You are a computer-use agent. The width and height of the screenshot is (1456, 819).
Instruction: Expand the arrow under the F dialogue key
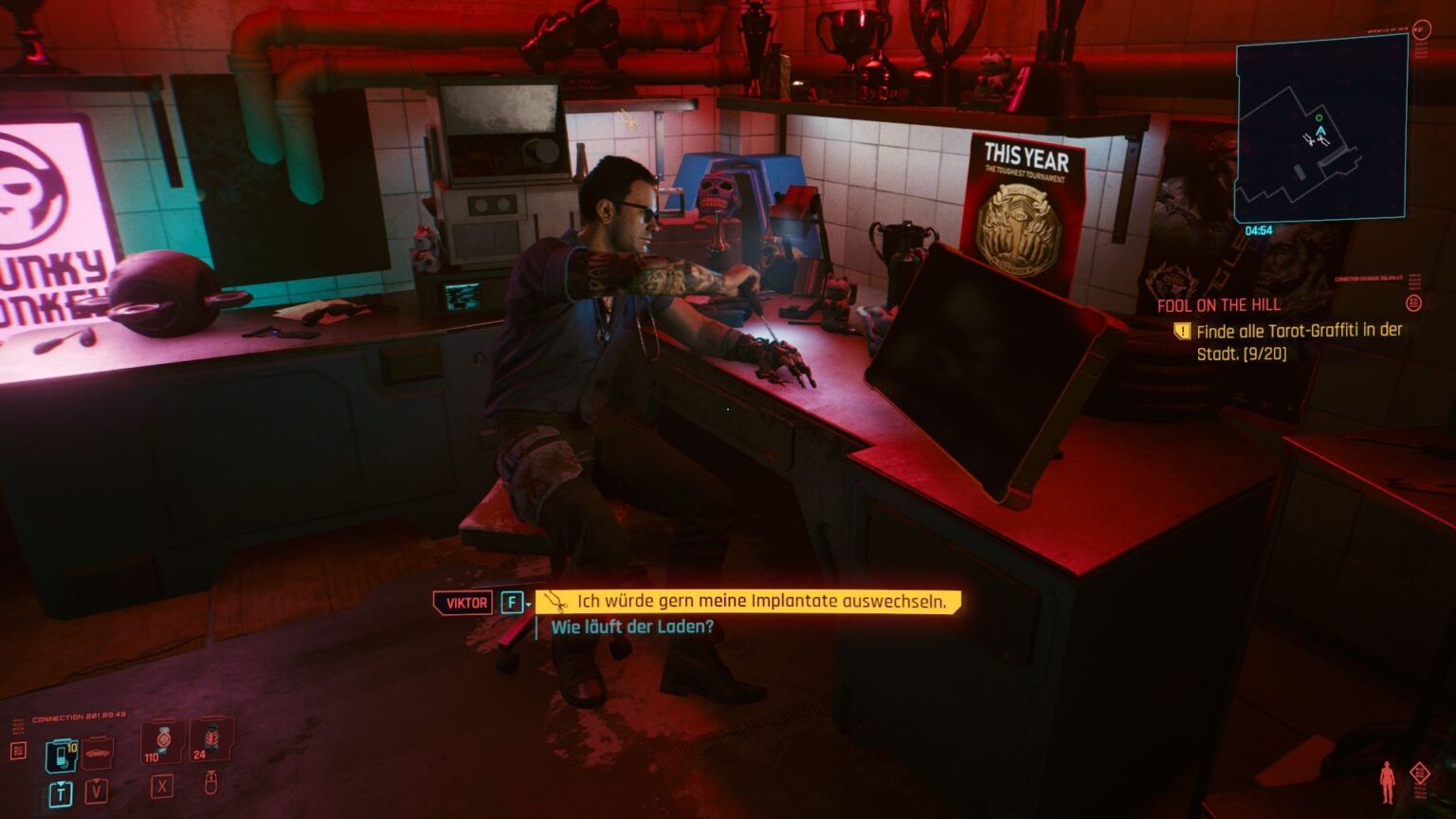tap(527, 605)
